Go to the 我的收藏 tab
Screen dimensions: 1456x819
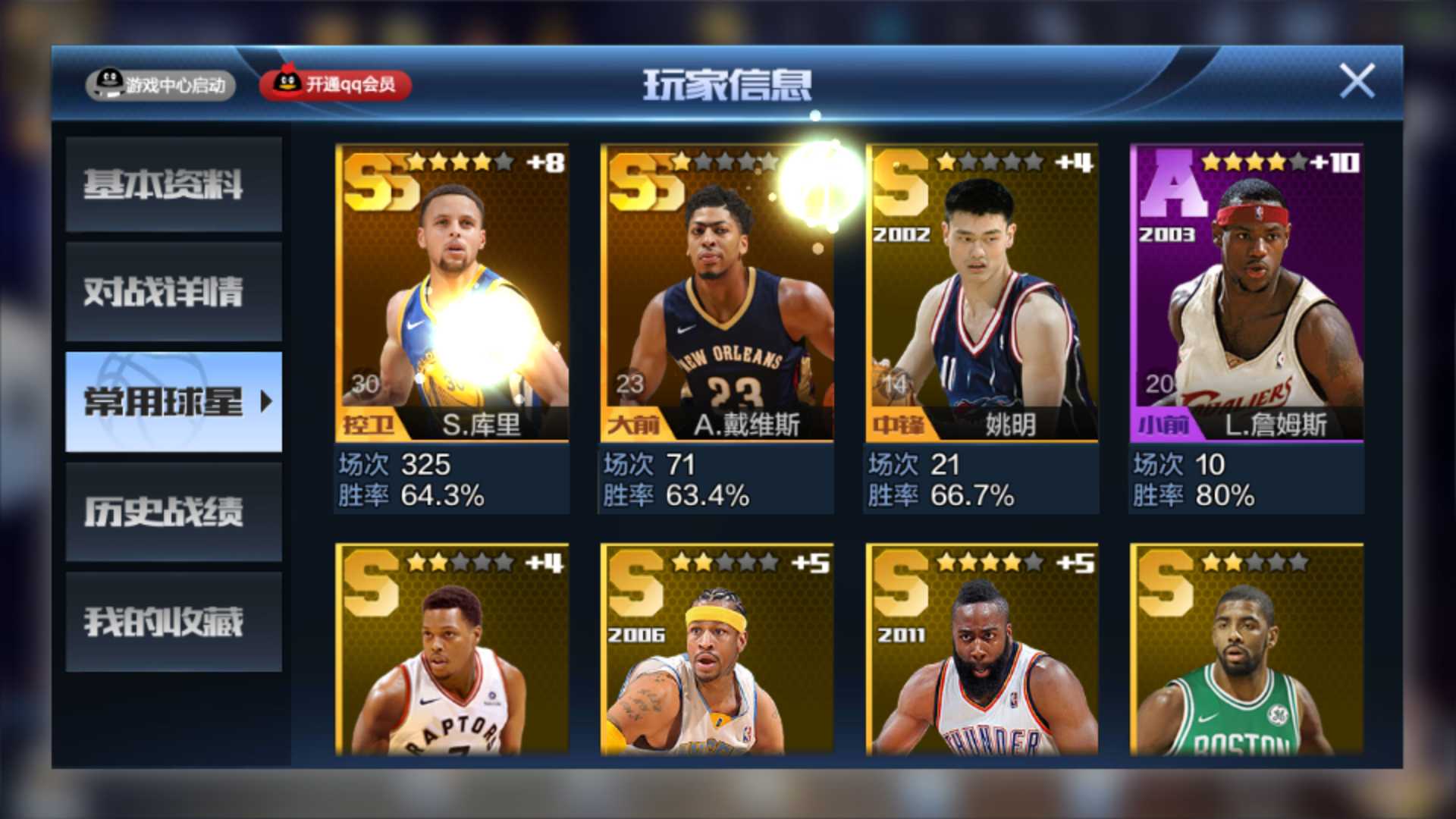tap(173, 623)
